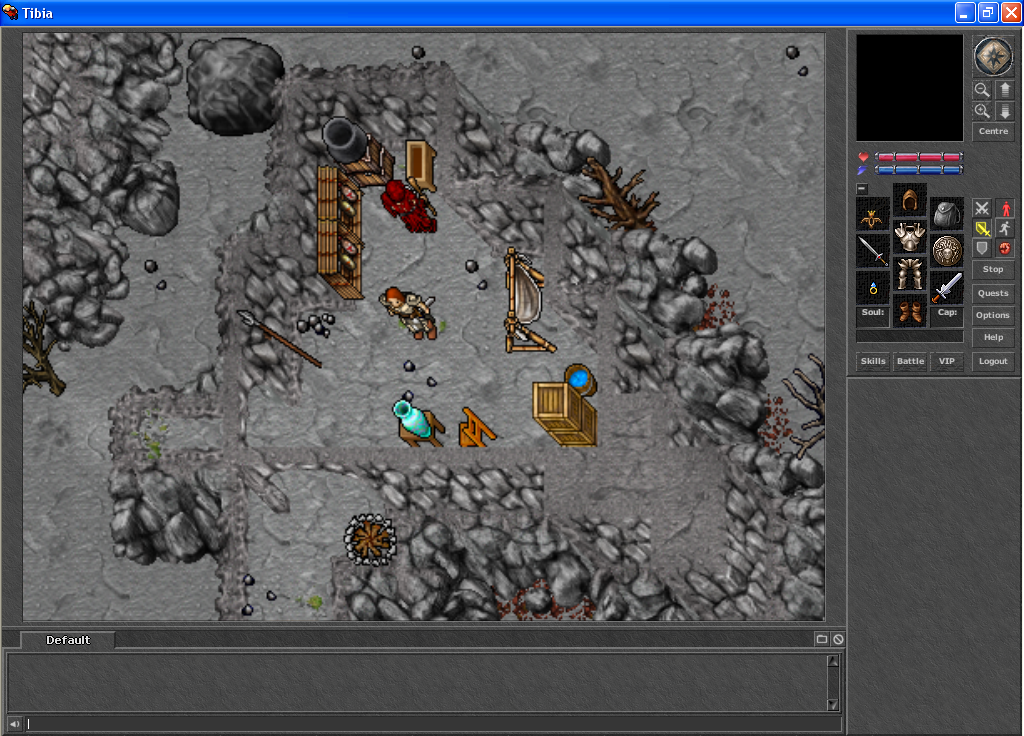1024x736 pixels.
Task: Select the round shield equipment slot
Action: pos(947,250)
